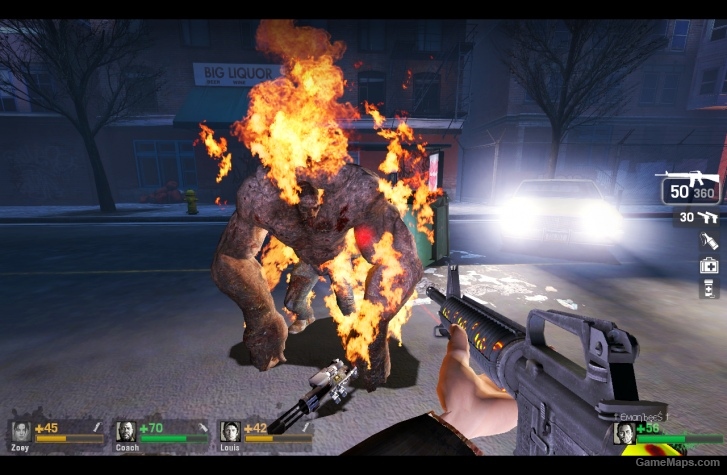Screen dimensions: 727x475
Task: Choose the pain pills bottle slot
Action: [x=708, y=288]
